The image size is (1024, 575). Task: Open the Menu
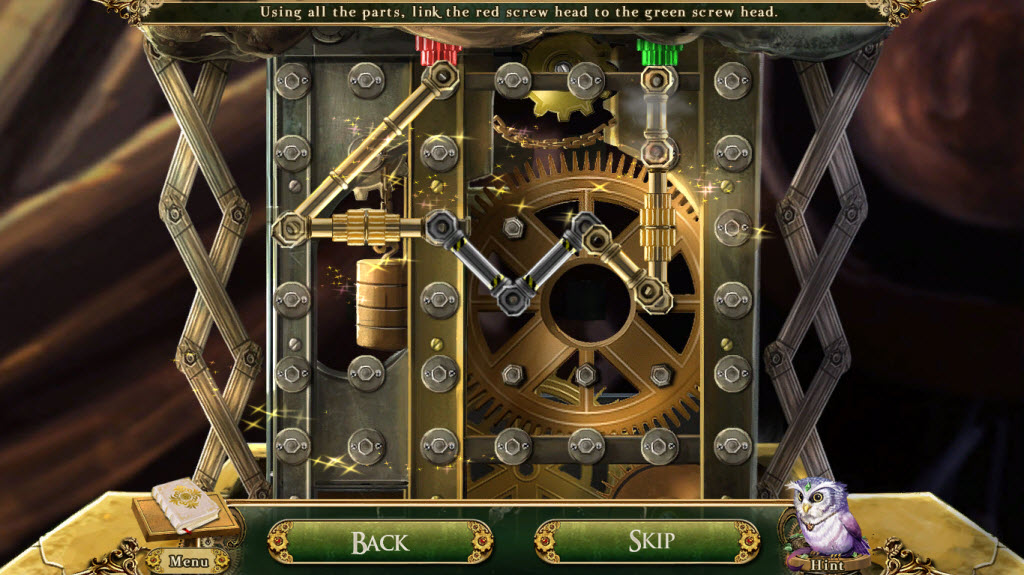pyautogui.click(x=187, y=561)
